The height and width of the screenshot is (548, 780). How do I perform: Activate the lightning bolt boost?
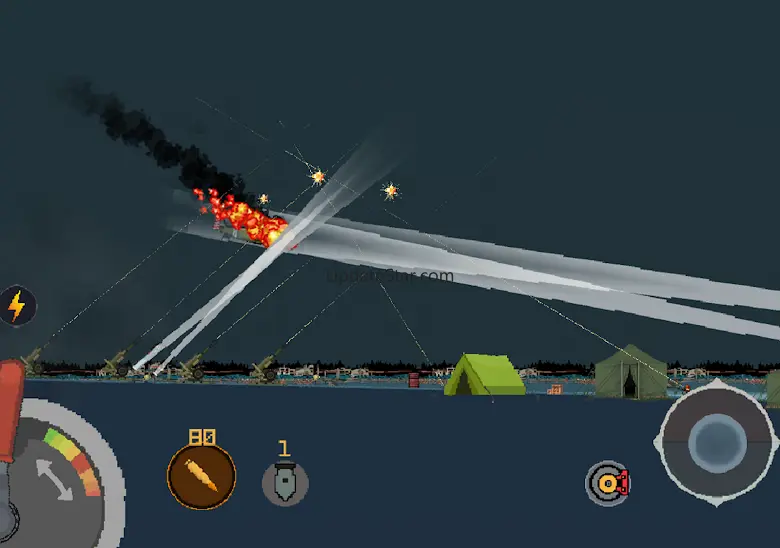coord(16,306)
